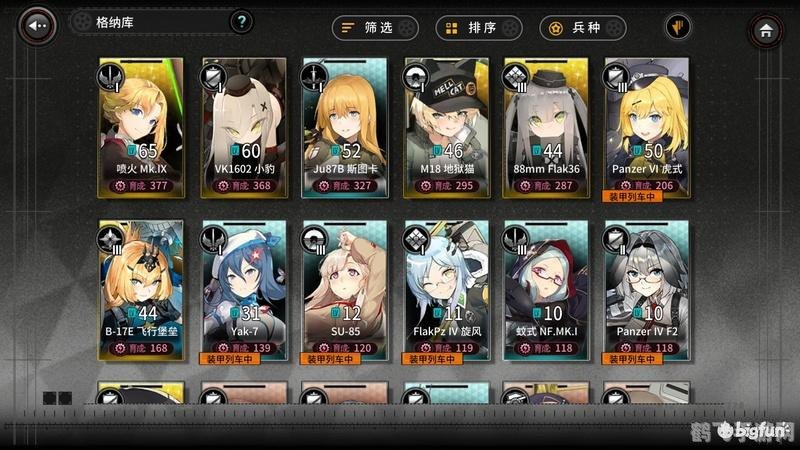Select the 88mm Flak36 card
Viewport: 800px width, 450px height.
[x=547, y=124]
